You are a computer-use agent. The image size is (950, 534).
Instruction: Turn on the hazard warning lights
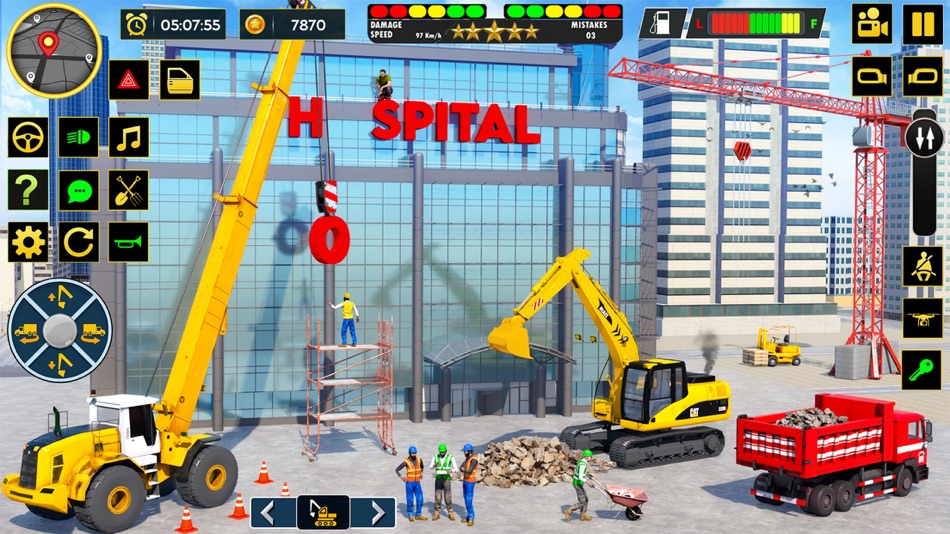coord(129,79)
